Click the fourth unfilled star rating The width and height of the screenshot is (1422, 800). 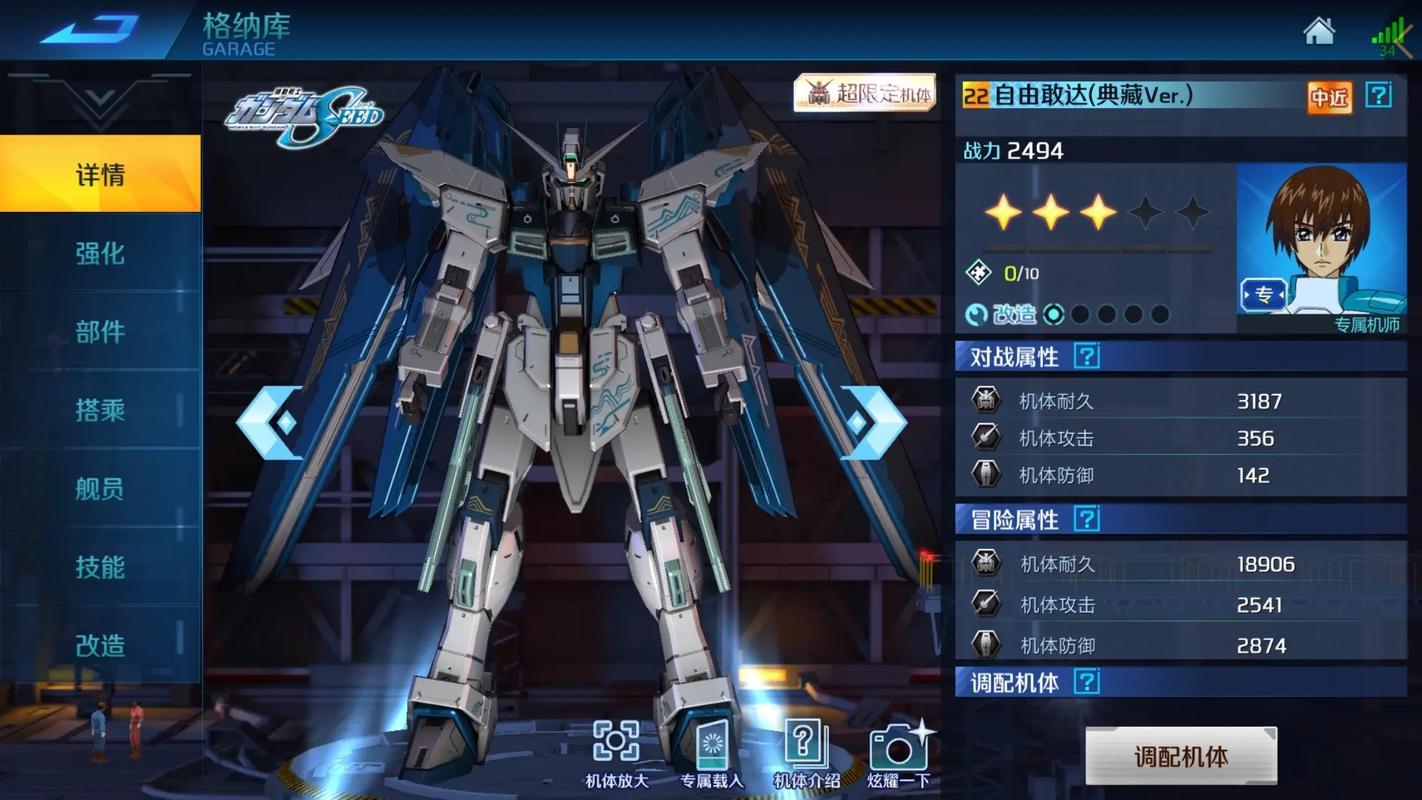1145,210
